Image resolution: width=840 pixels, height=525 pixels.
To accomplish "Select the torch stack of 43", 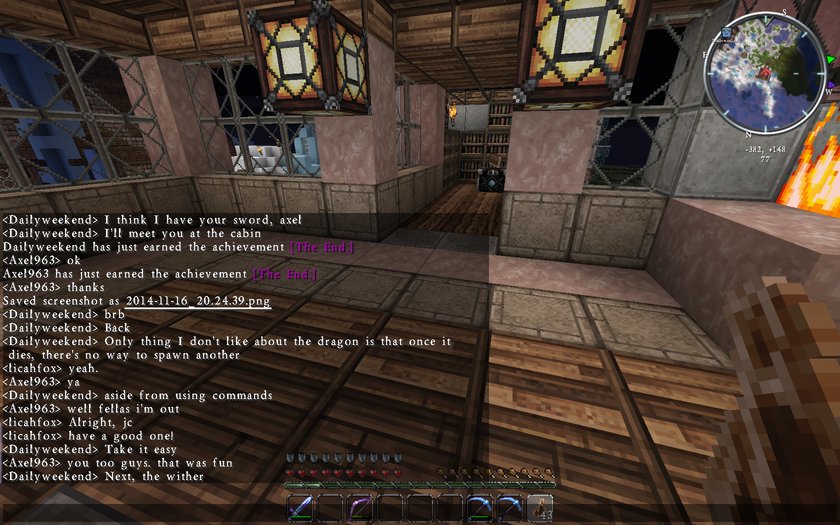I will tap(540, 507).
